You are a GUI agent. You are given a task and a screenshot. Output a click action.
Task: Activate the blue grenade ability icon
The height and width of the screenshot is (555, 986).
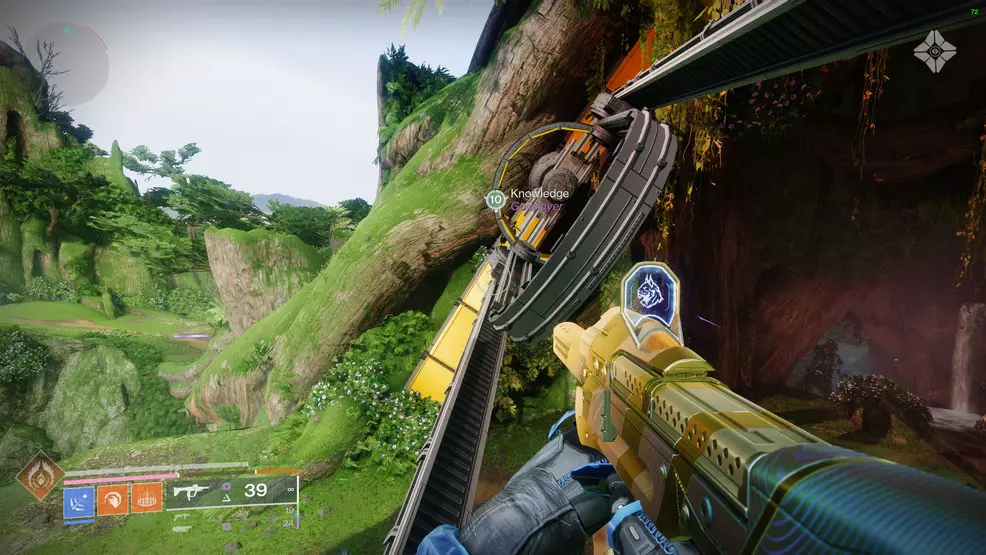click(x=80, y=498)
